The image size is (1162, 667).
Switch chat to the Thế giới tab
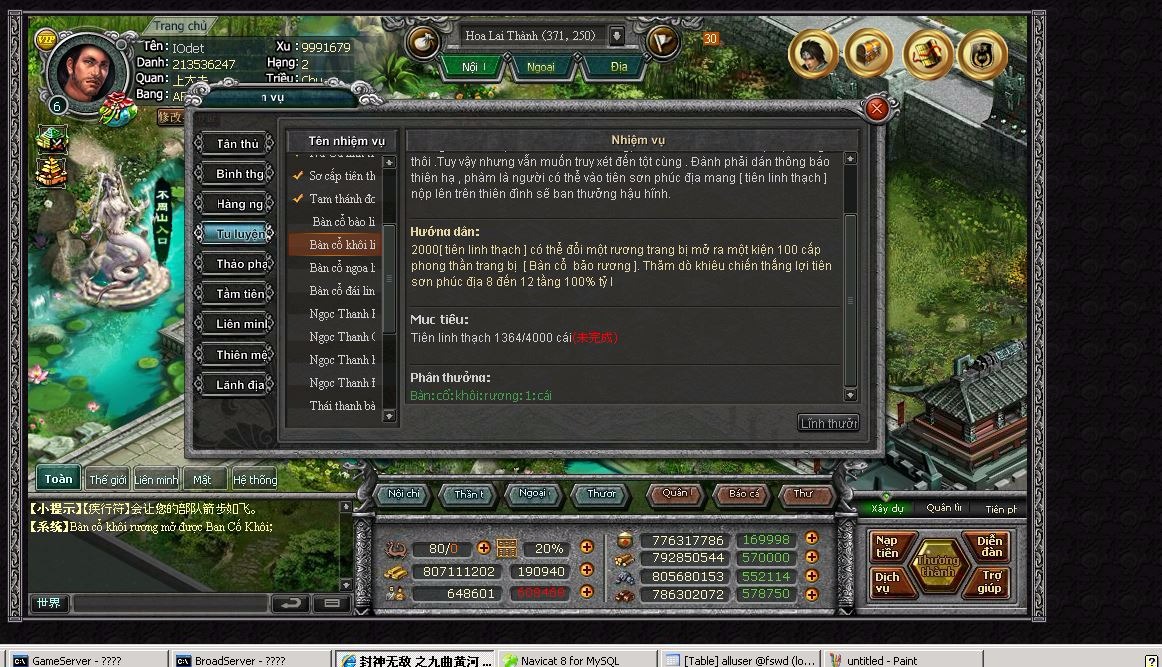pyautogui.click(x=108, y=480)
